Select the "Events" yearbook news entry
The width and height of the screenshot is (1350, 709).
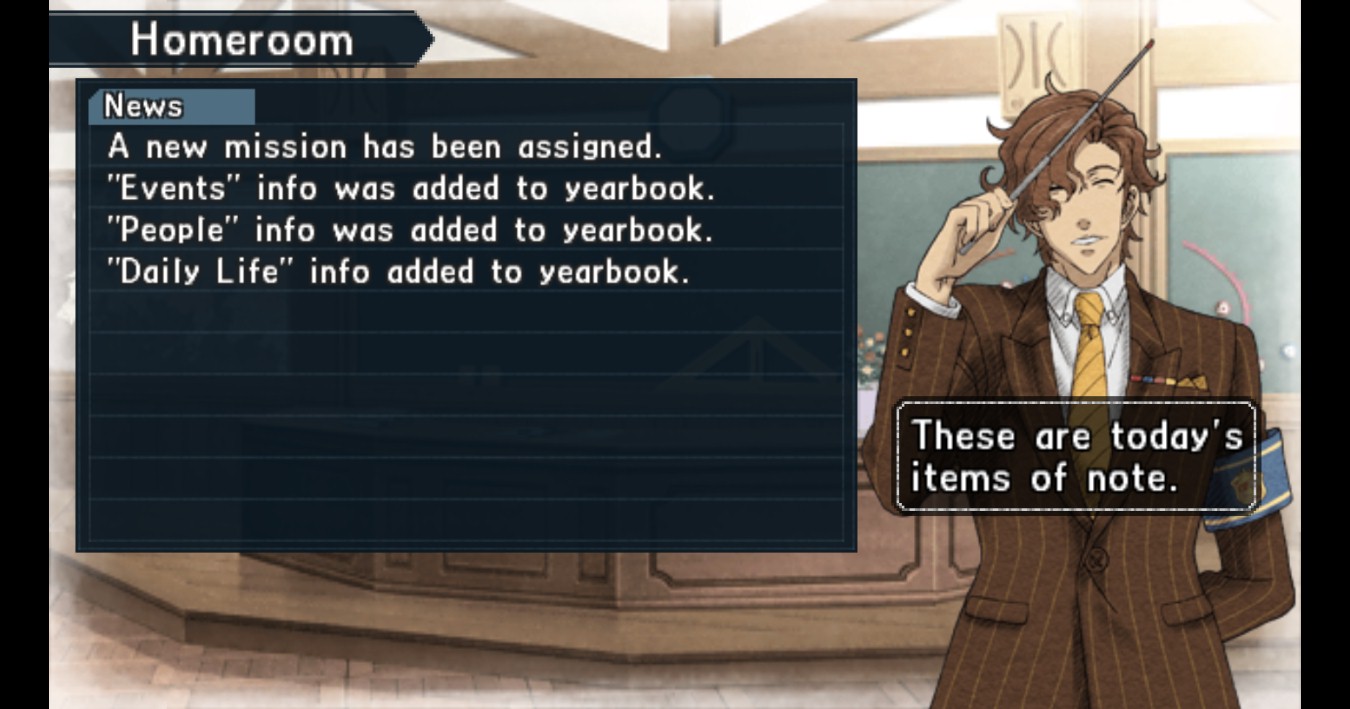click(x=411, y=188)
